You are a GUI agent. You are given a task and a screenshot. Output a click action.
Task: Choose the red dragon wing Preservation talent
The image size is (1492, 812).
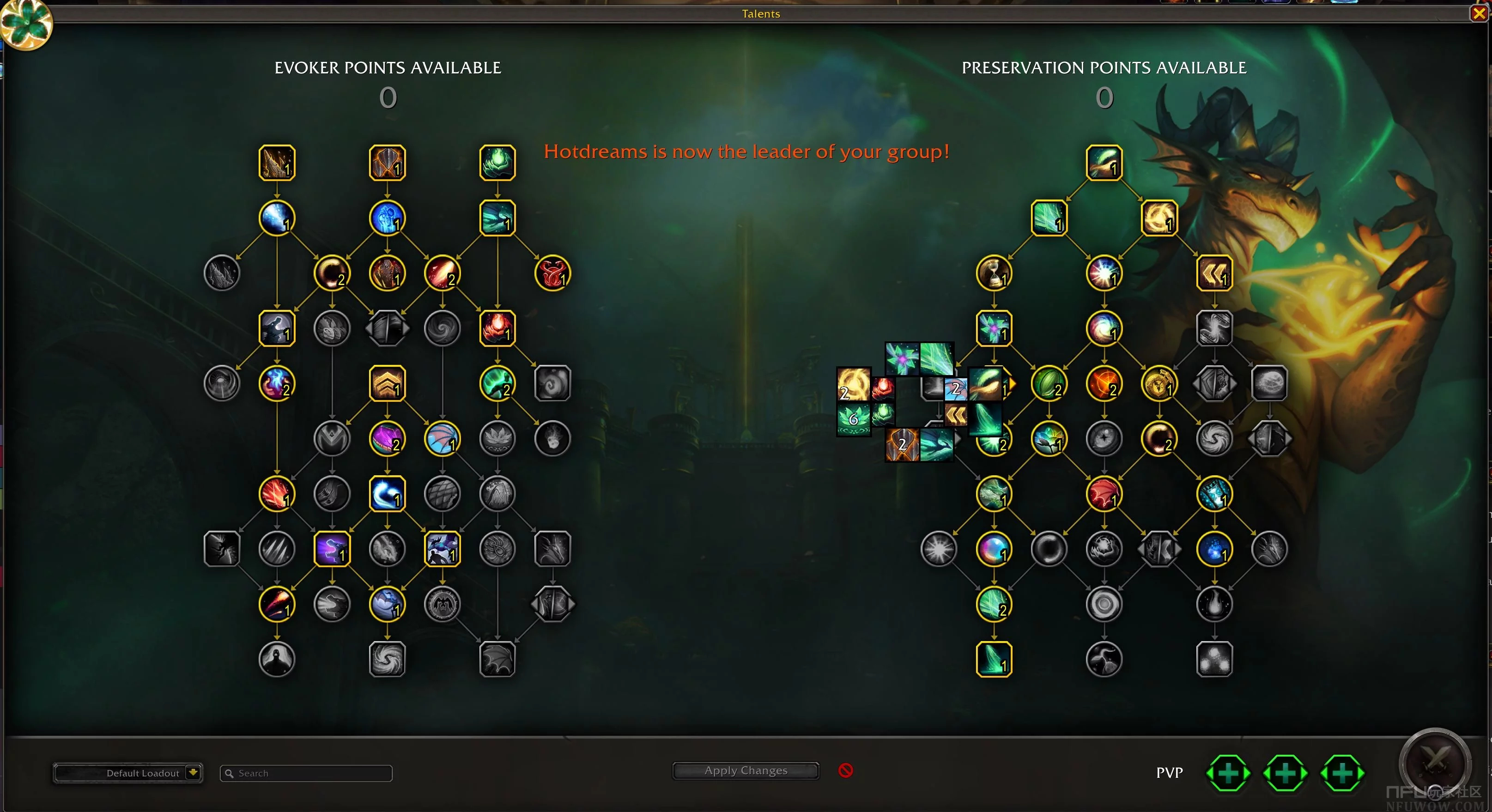click(x=1104, y=494)
